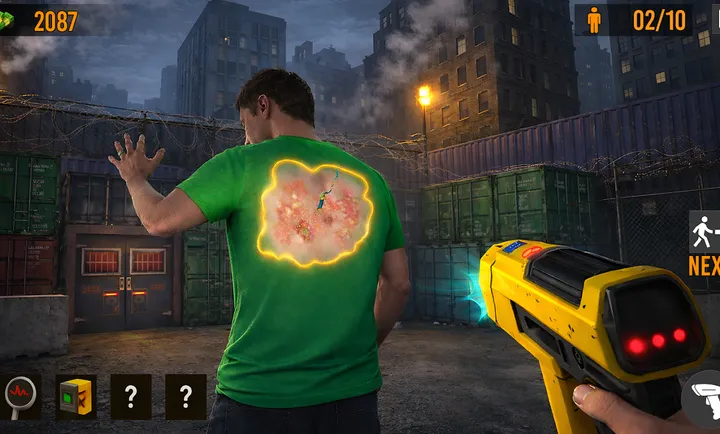
Task: Choose the yellow scanner box tool
Action: [x=76, y=397]
